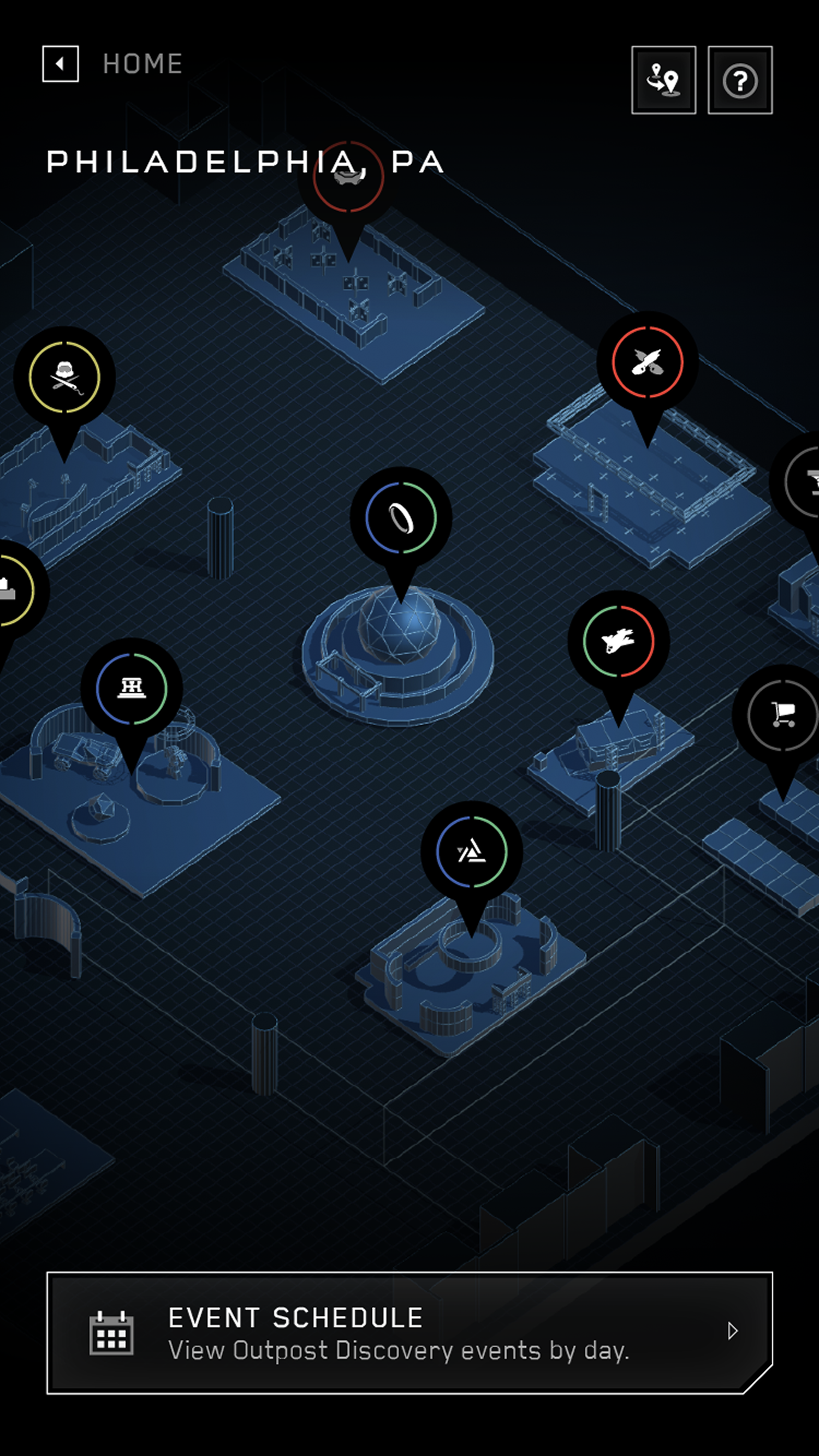This screenshot has height=1456, width=819.
Task: Tap the question mark help icon
Action: [741, 80]
